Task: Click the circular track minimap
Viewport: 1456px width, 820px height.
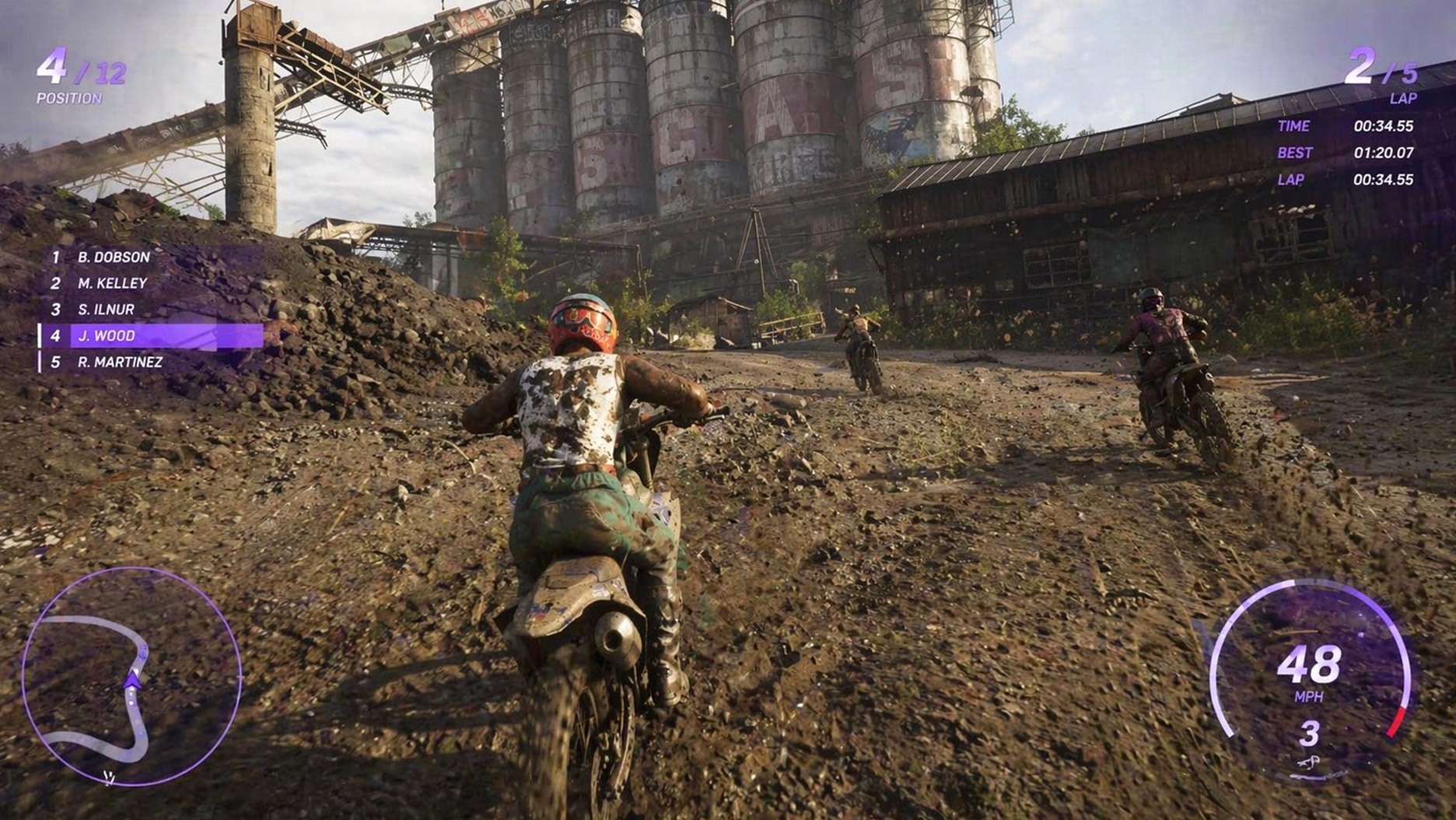Action: pos(131,676)
